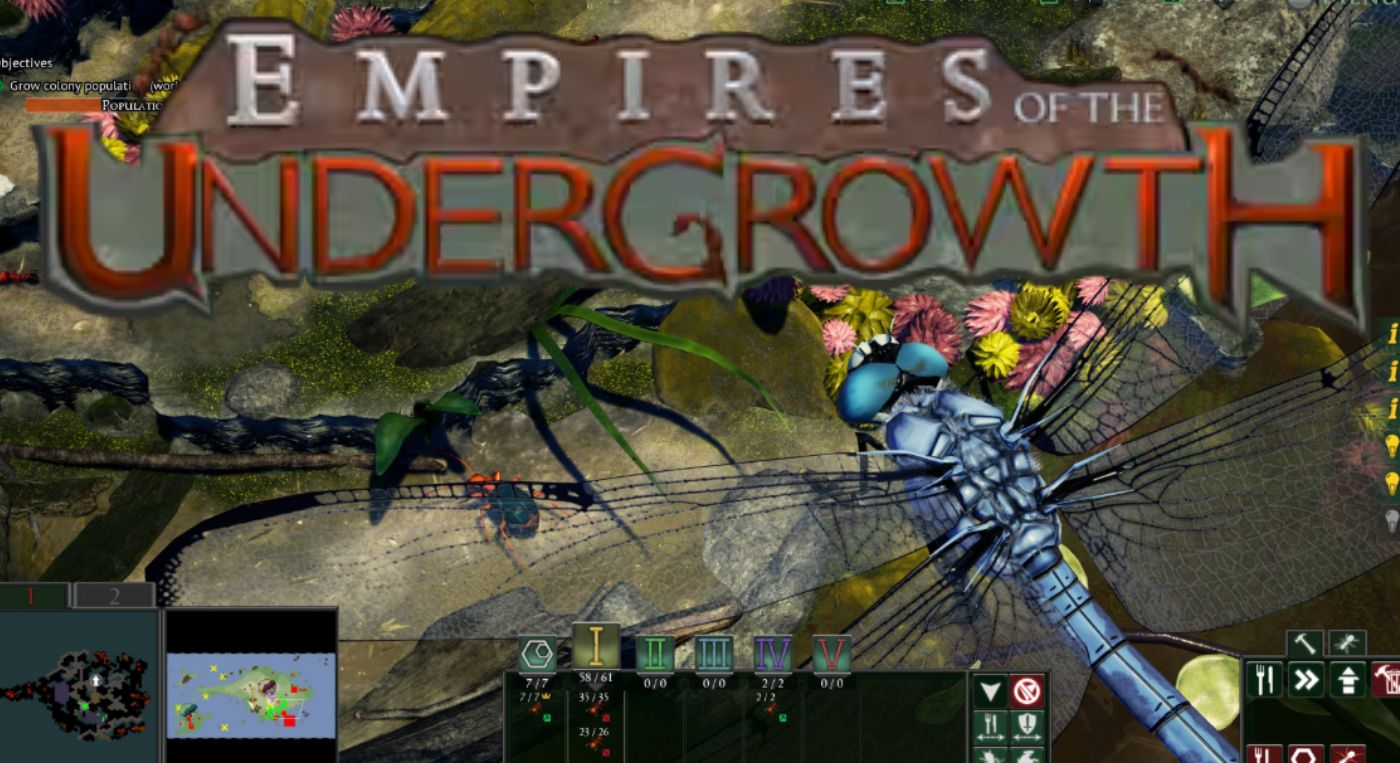The height and width of the screenshot is (763, 1400).
Task: Open the topmost yellow info notification
Action: coord(1392,337)
